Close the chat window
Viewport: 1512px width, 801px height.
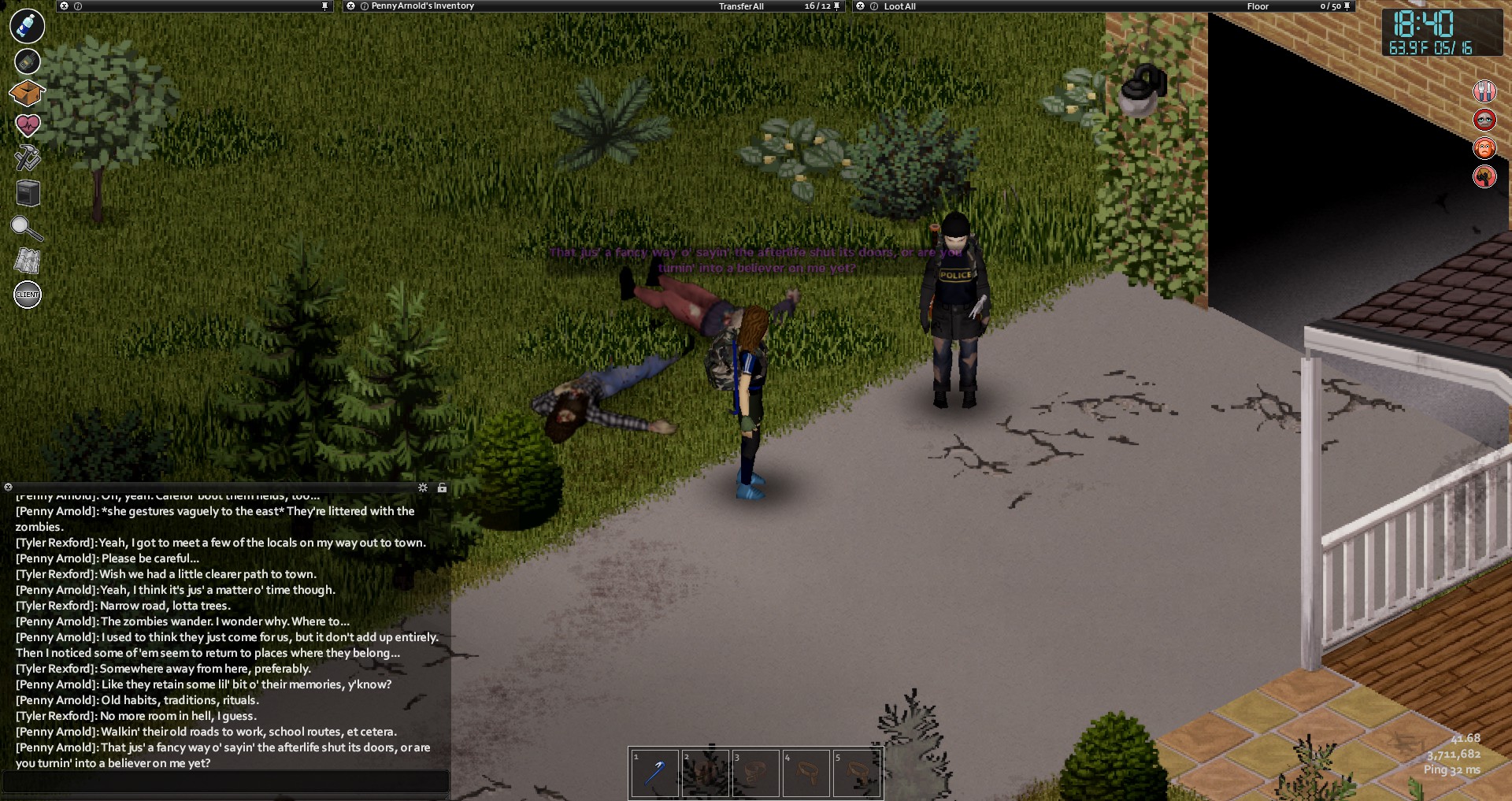[x=8, y=488]
